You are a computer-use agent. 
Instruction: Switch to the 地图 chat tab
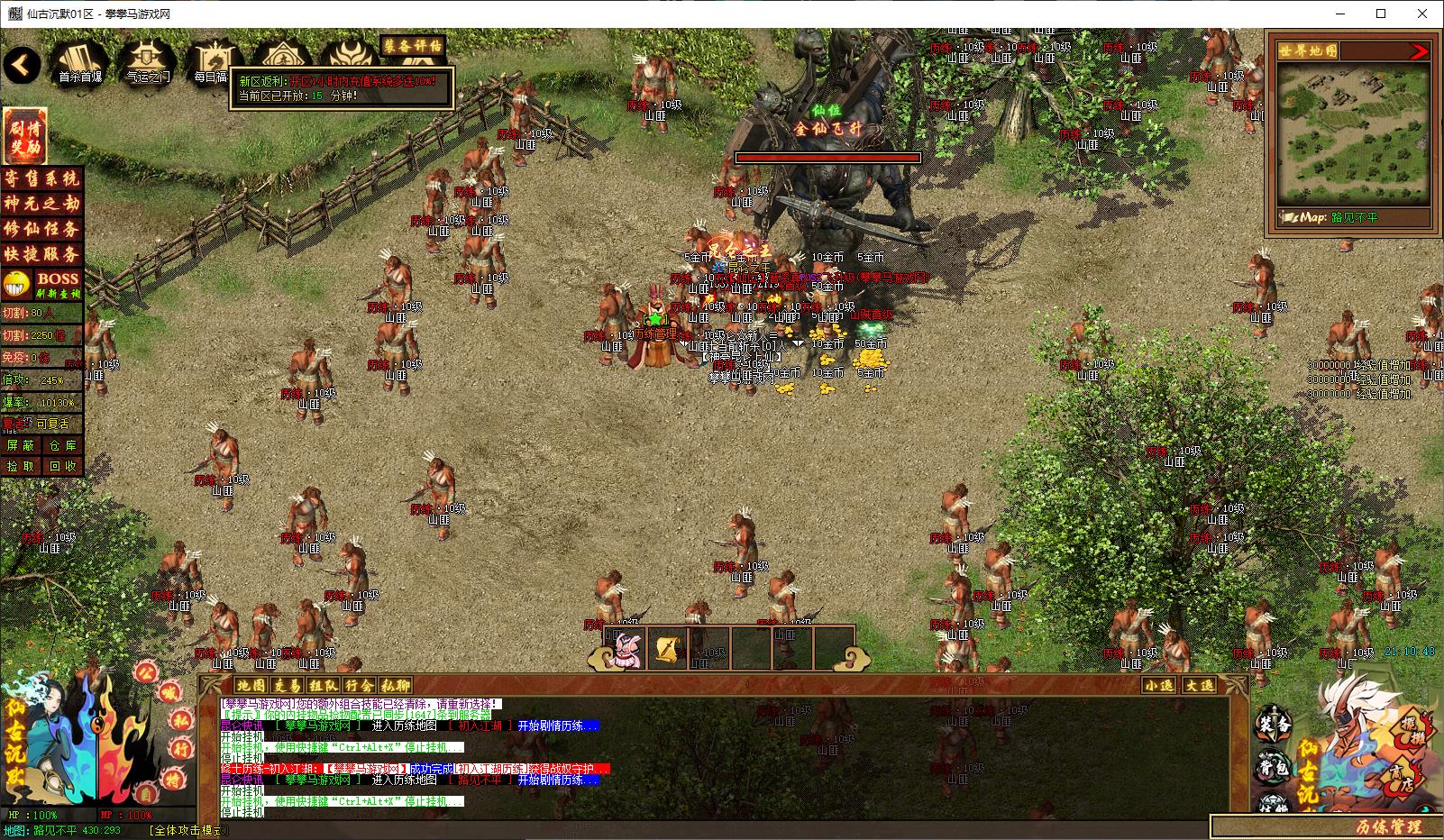[x=251, y=686]
